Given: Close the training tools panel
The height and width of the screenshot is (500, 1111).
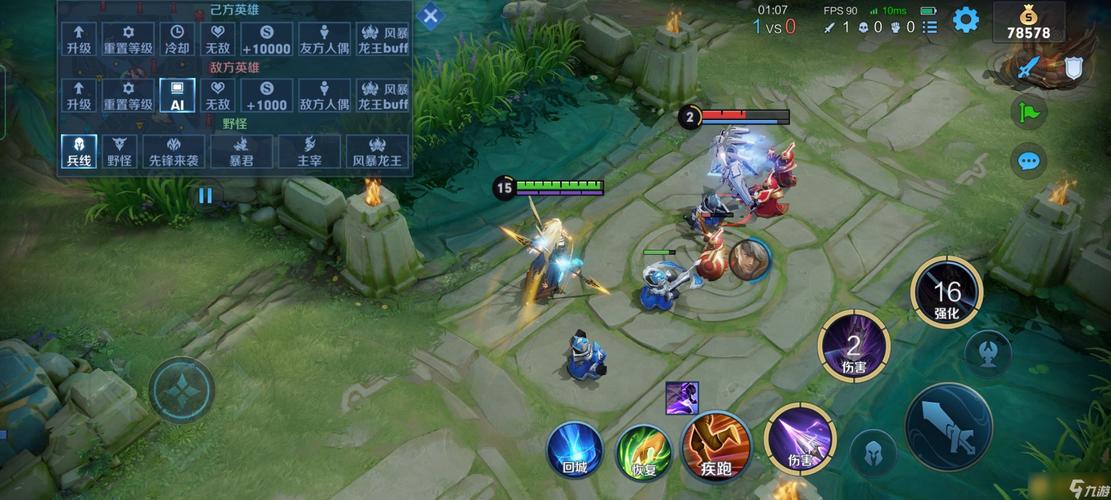Looking at the screenshot, I should click(x=430, y=16).
